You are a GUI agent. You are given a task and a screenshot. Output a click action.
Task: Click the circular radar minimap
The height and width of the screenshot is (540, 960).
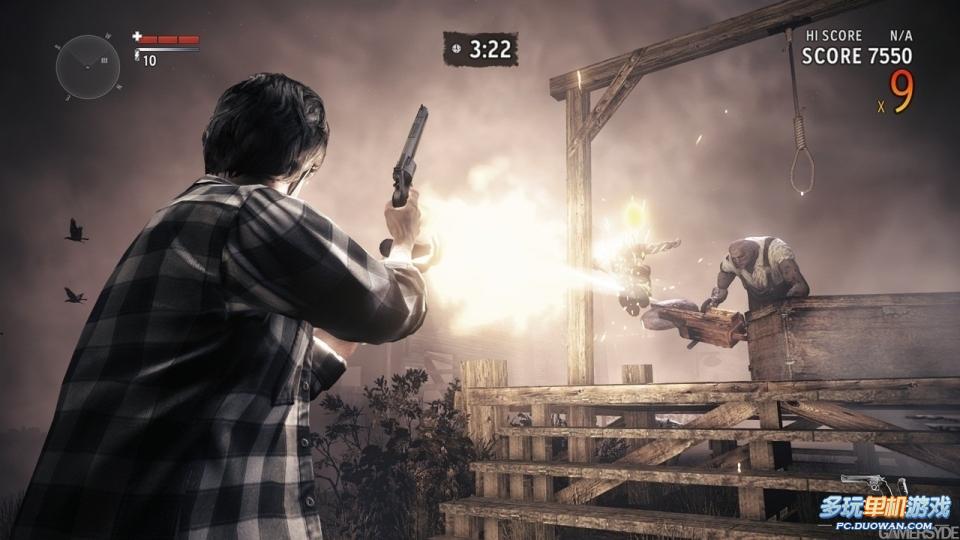[88, 67]
